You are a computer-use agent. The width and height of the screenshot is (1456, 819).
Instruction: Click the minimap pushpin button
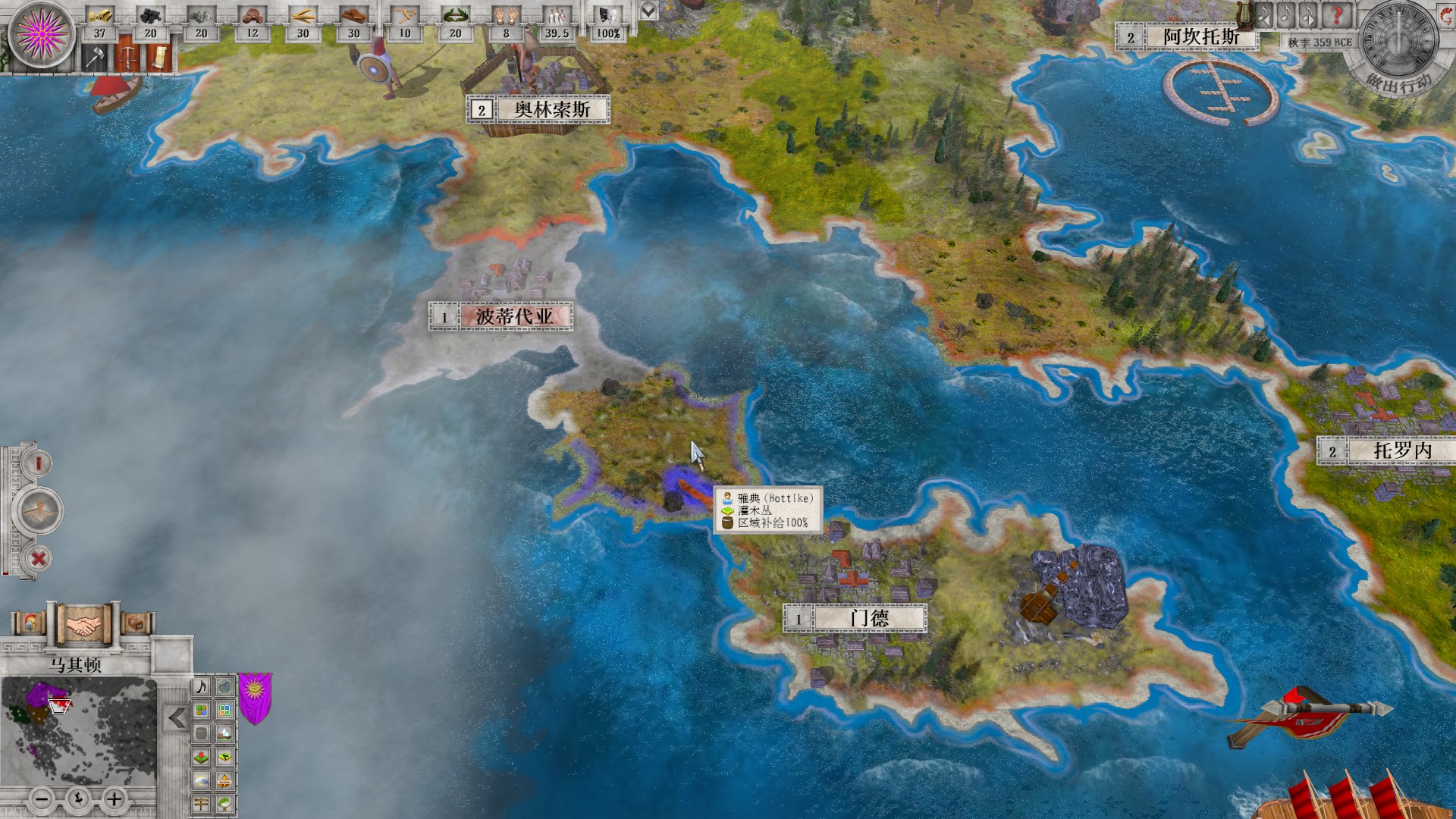point(78,799)
